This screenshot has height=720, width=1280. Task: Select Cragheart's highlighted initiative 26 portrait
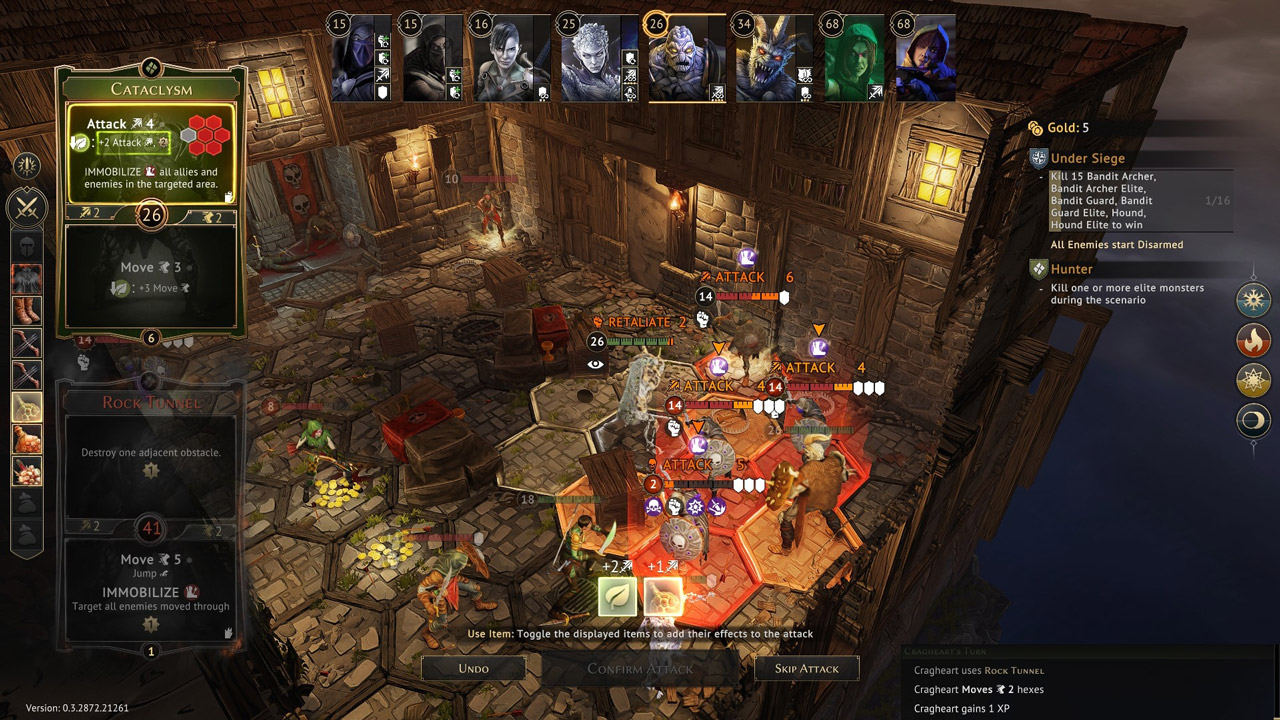[x=687, y=58]
